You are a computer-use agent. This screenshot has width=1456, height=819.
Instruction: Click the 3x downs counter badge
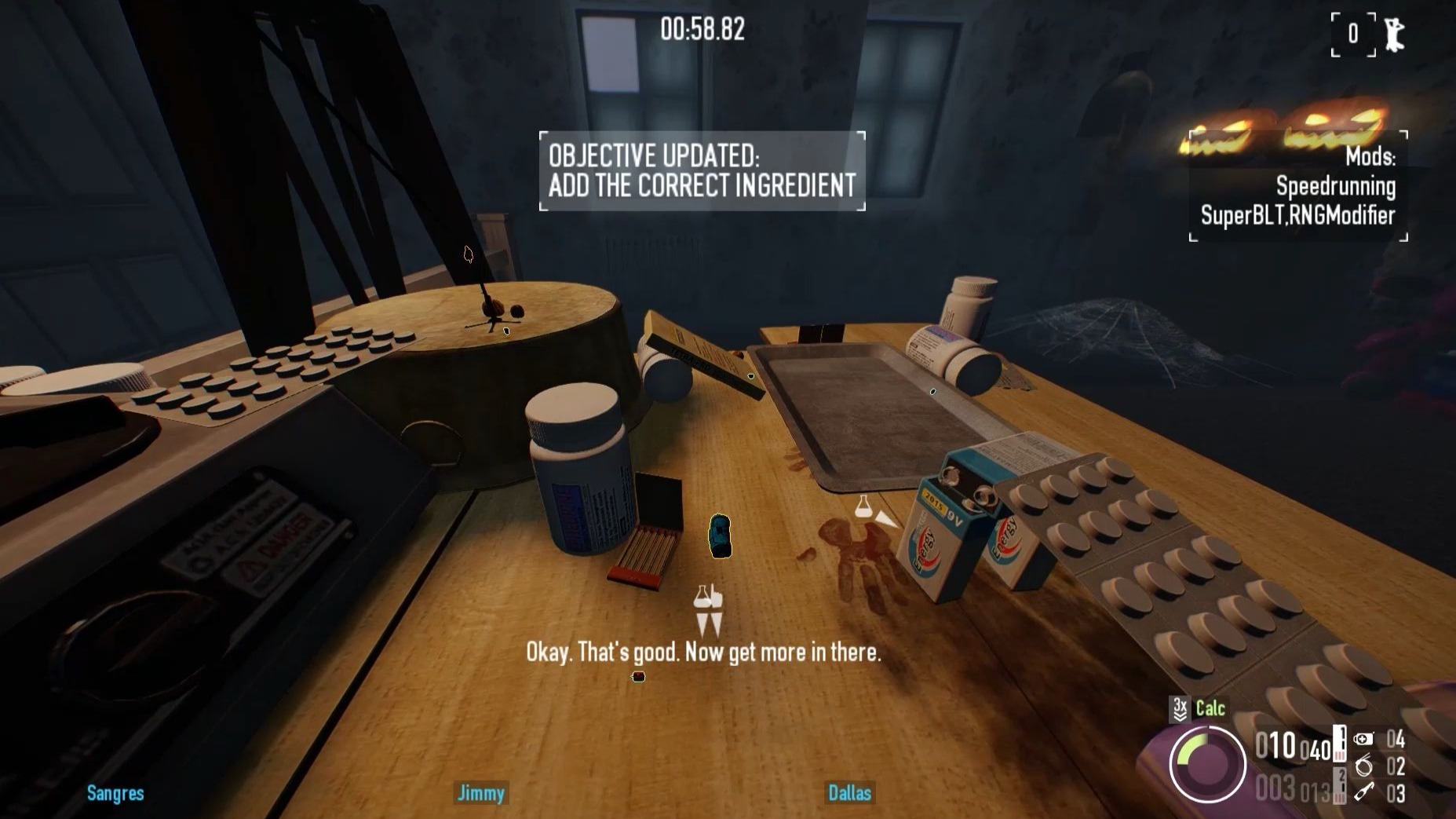1180,709
